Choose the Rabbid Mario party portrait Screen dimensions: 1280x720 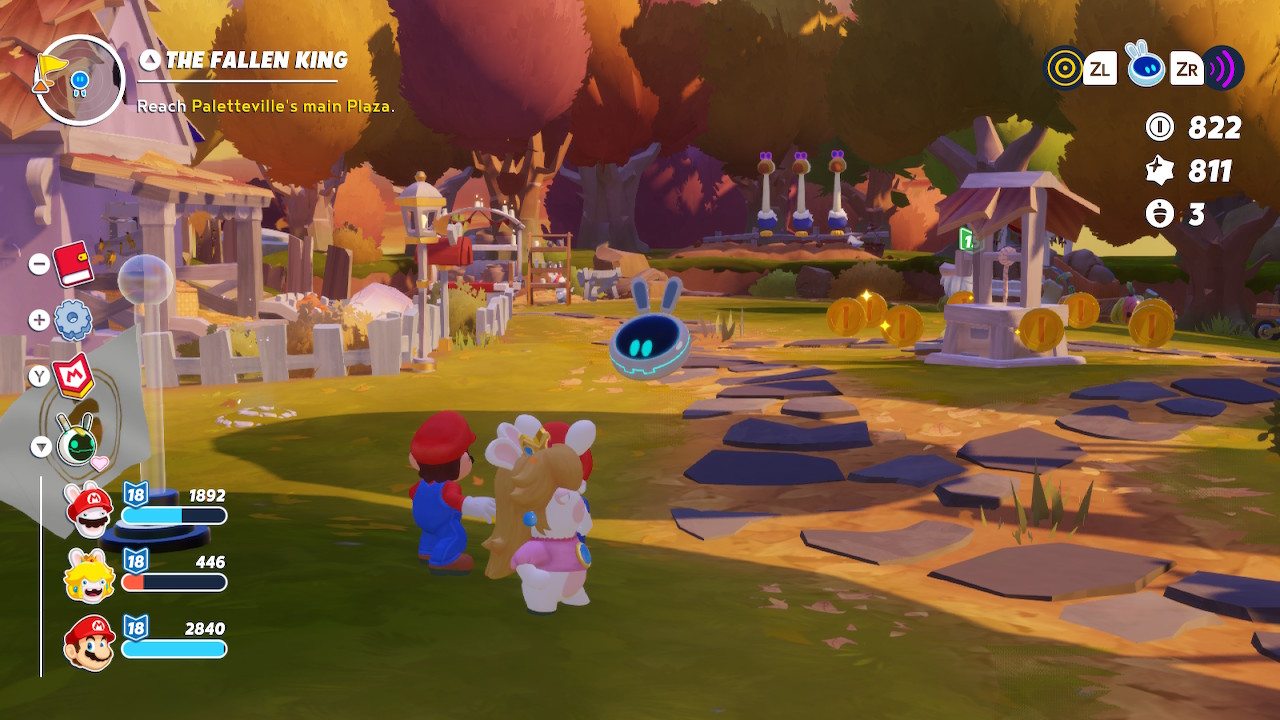pos(89,506)
